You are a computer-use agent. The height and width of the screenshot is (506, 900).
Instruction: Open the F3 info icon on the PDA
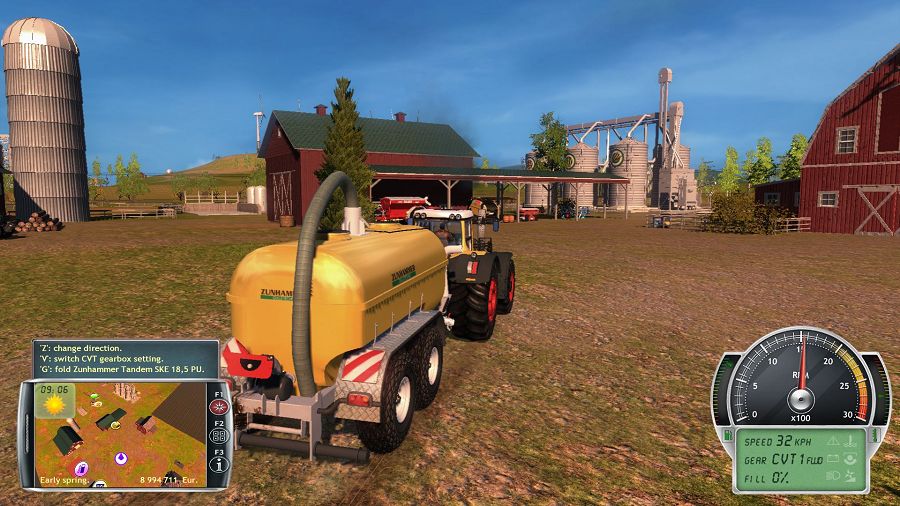click(x=219, y=464)
